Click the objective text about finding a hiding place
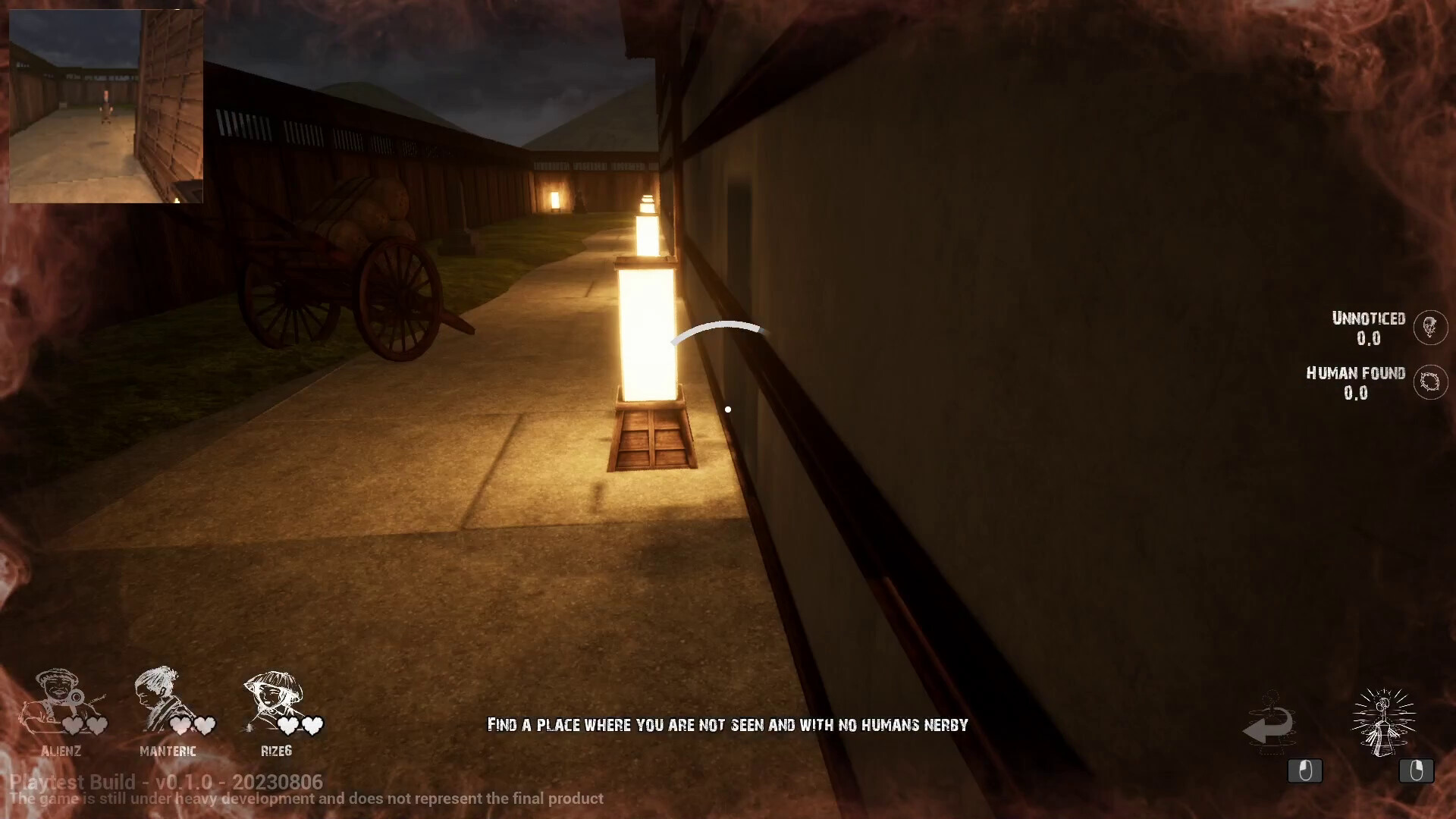The width and height of the screenshot is (1456, 819). tap(728, 725)
